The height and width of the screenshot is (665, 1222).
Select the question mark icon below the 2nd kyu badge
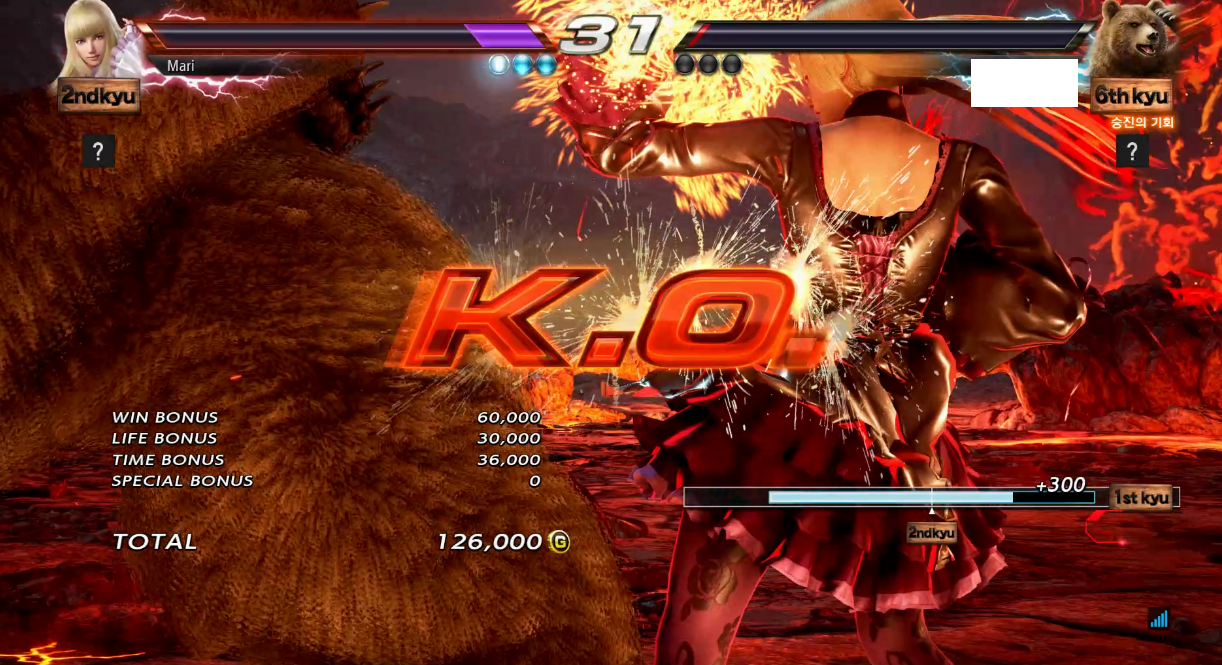point(98,151)
